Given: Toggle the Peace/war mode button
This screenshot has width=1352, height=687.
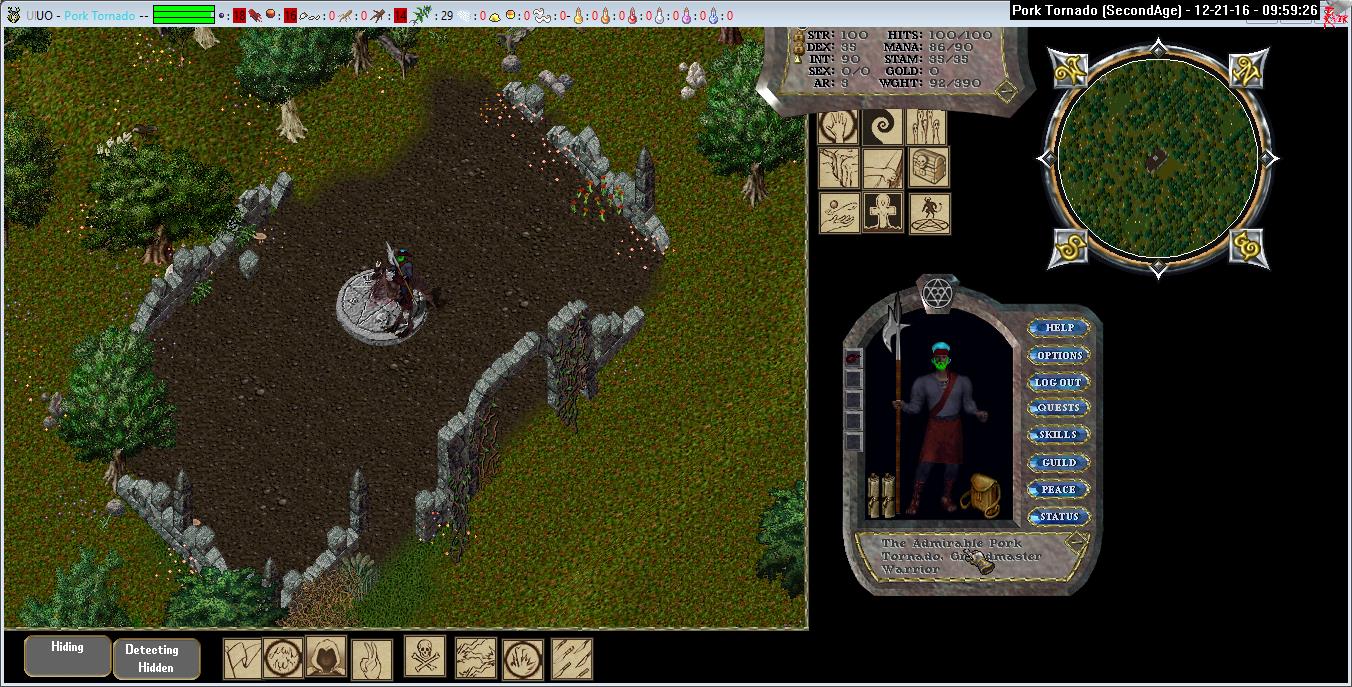Looking at the screenshot, I should click(1058, 489).
